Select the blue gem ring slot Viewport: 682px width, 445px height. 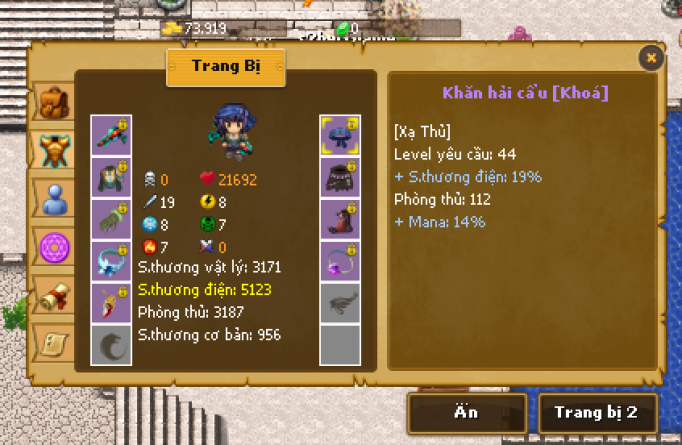coord(111,261)
